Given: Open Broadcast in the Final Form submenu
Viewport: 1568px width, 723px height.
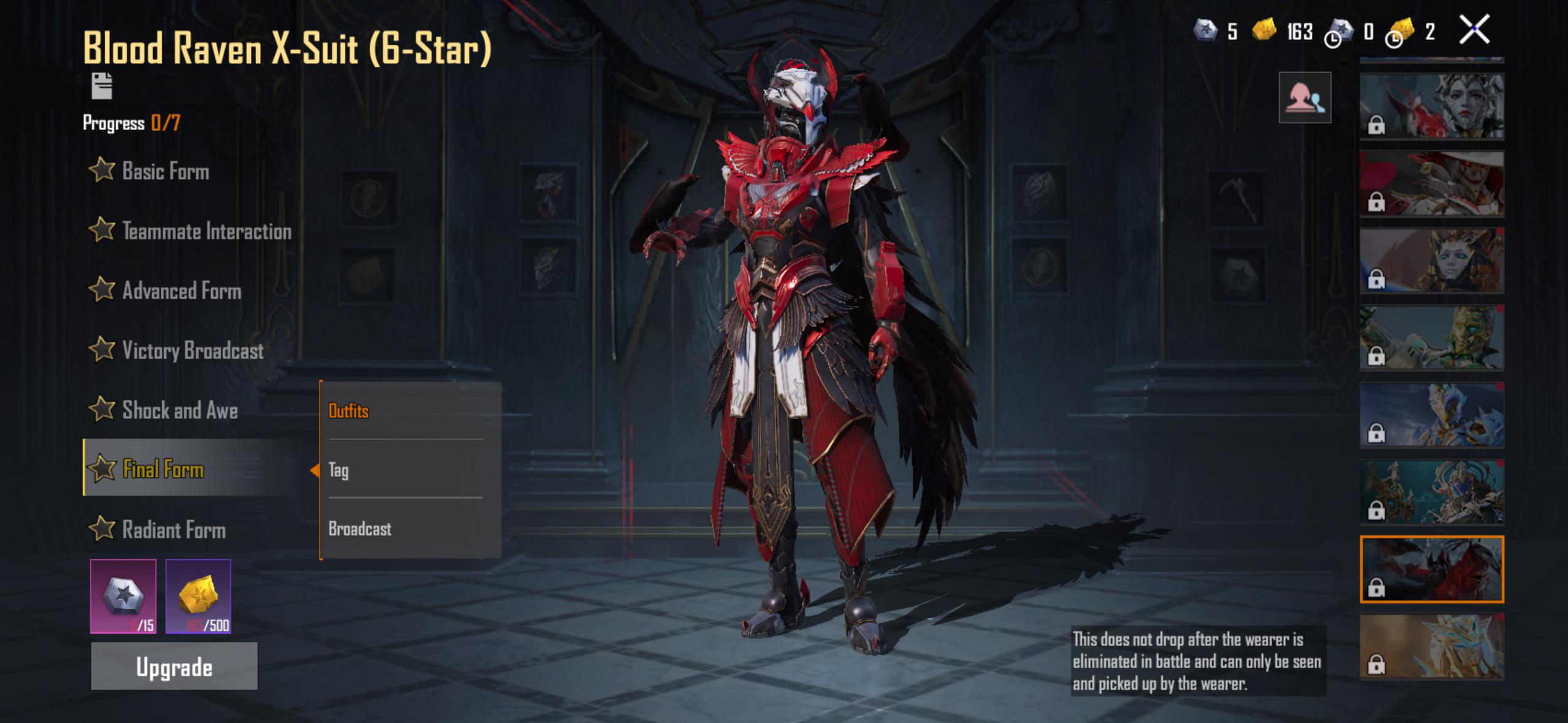Looking at the screenshot, I should coord(359,529).
